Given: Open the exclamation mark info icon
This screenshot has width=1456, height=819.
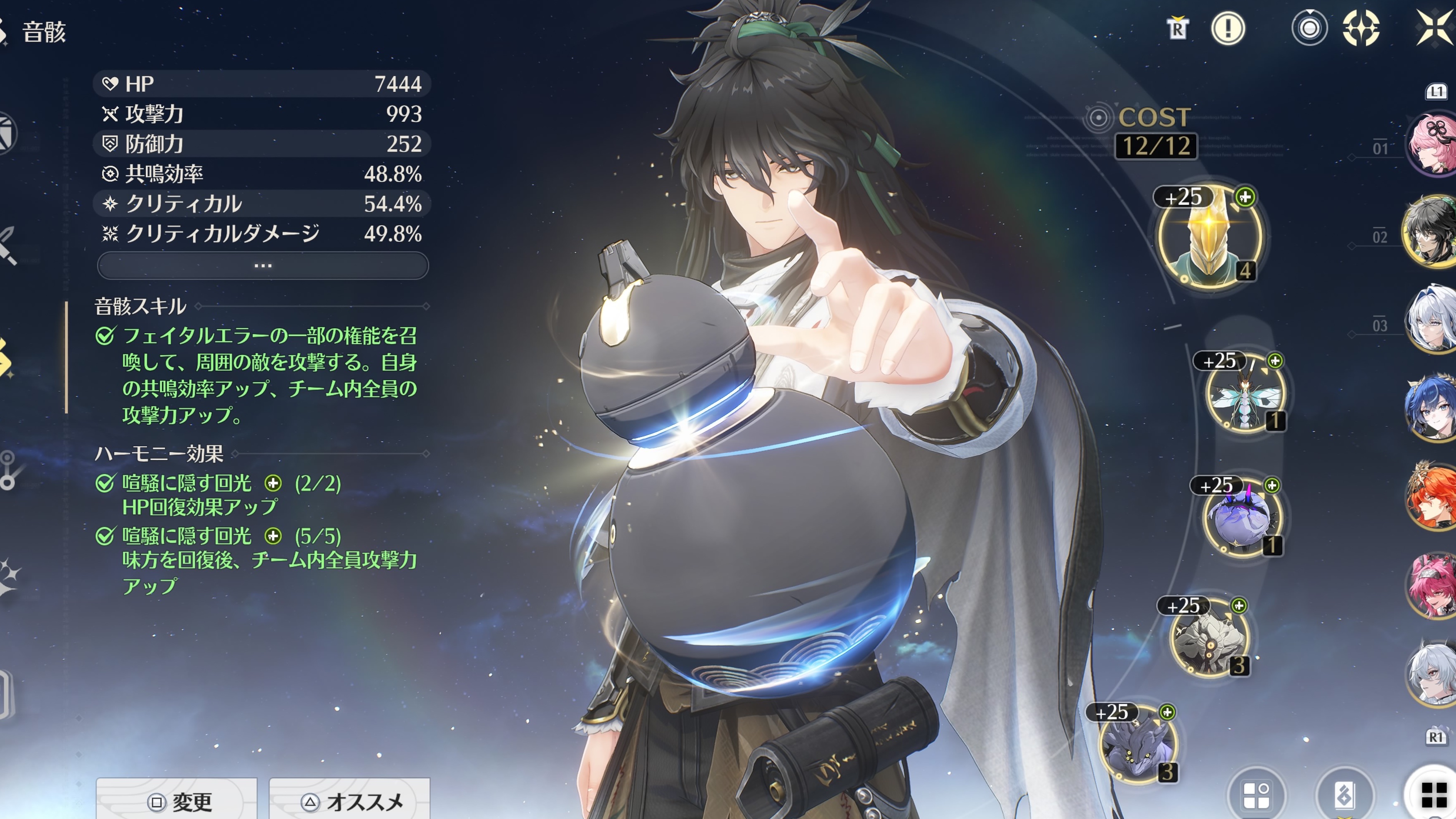Looking at the screenshot, I should pos(1228,28).
